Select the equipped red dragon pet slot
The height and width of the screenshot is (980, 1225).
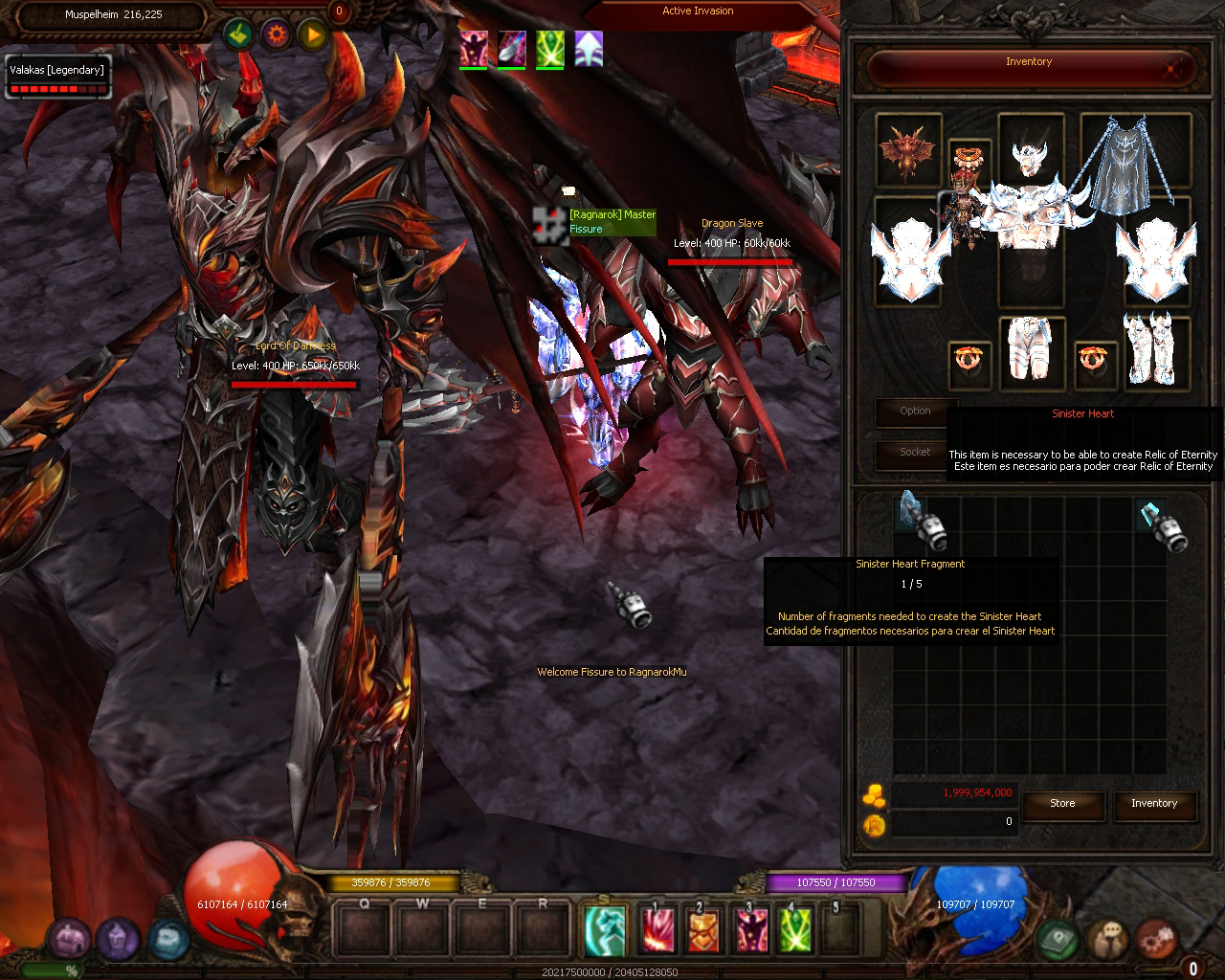pos(908,148)
